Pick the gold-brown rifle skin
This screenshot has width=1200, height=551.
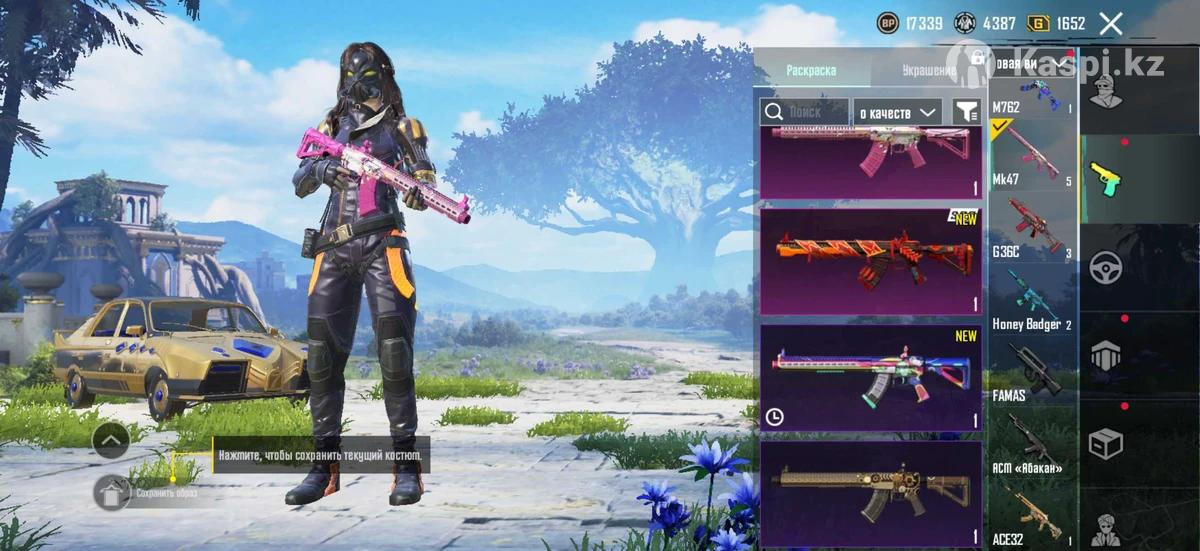pyautogui.click(x=871, y=492)
